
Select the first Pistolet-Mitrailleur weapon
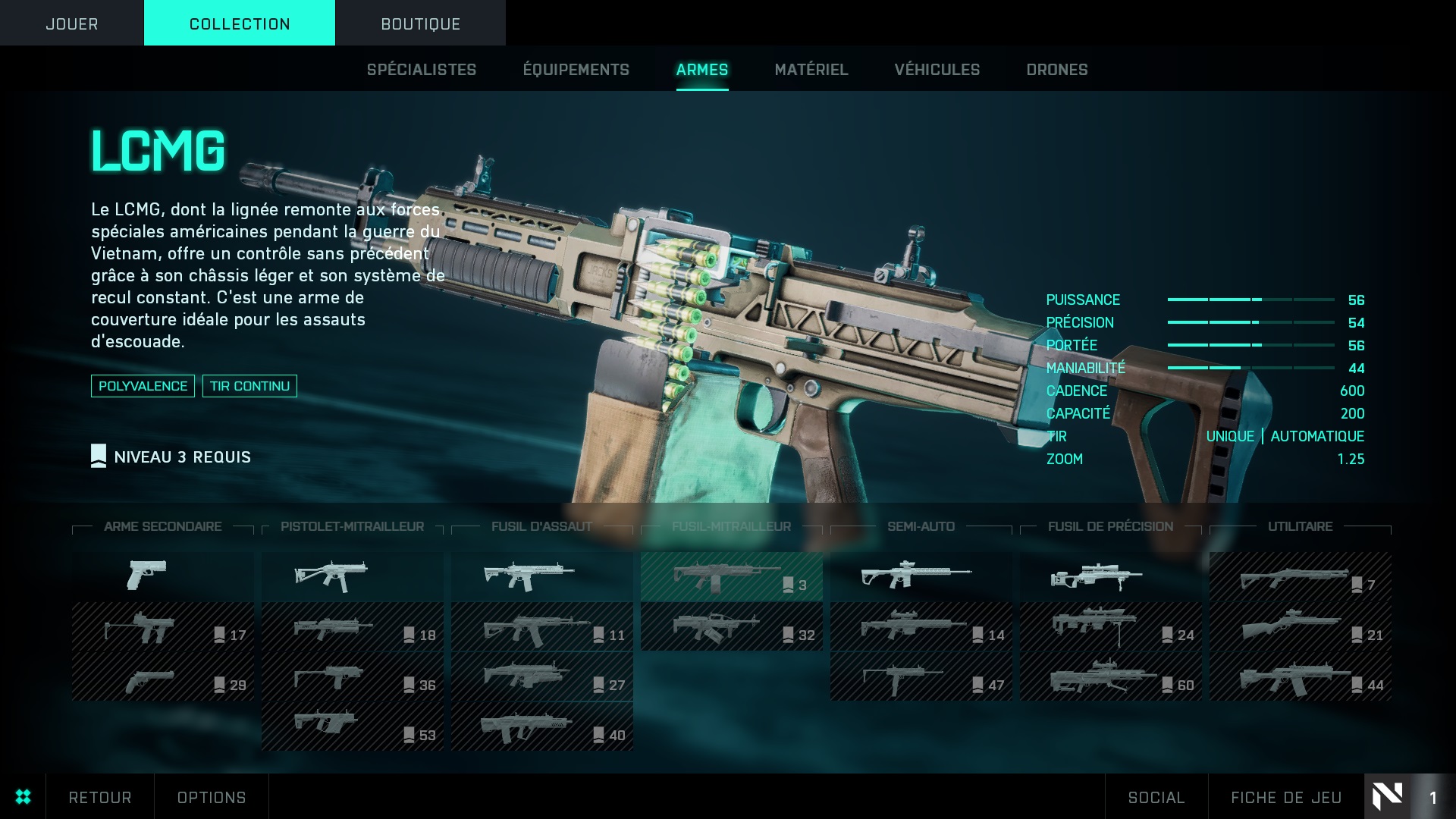(x=352, y=576)
